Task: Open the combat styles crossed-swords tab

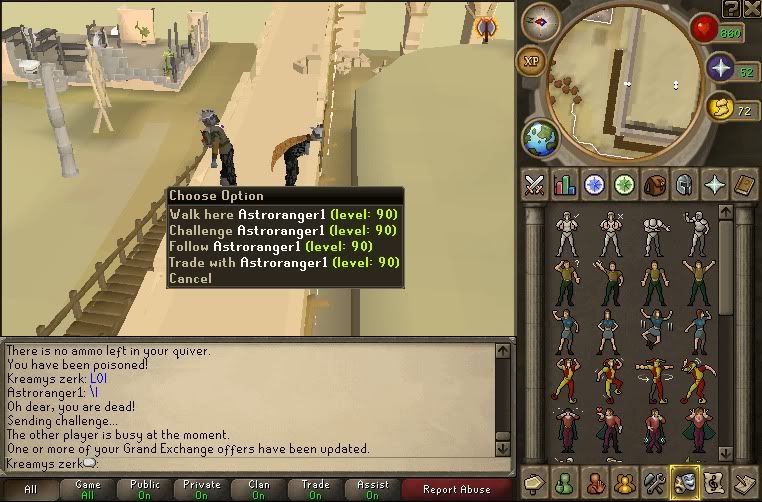Action: tap(534, 184)
